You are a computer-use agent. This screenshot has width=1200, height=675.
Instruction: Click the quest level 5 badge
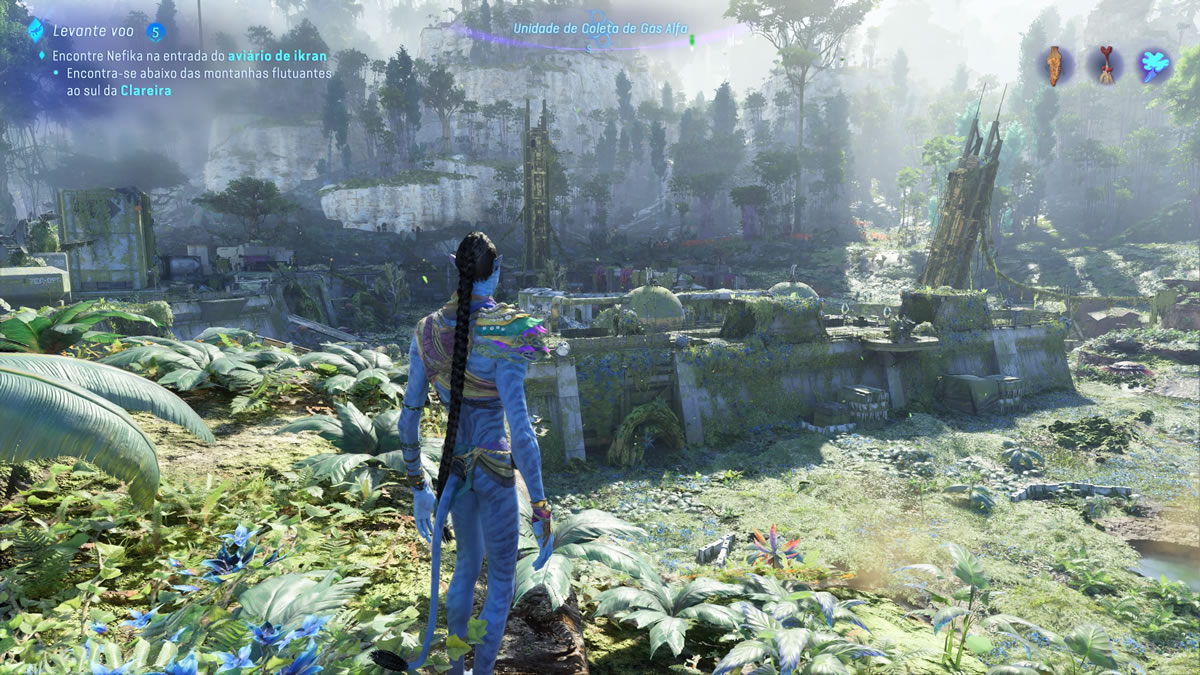pyautogui.click(x=155, y=31)
